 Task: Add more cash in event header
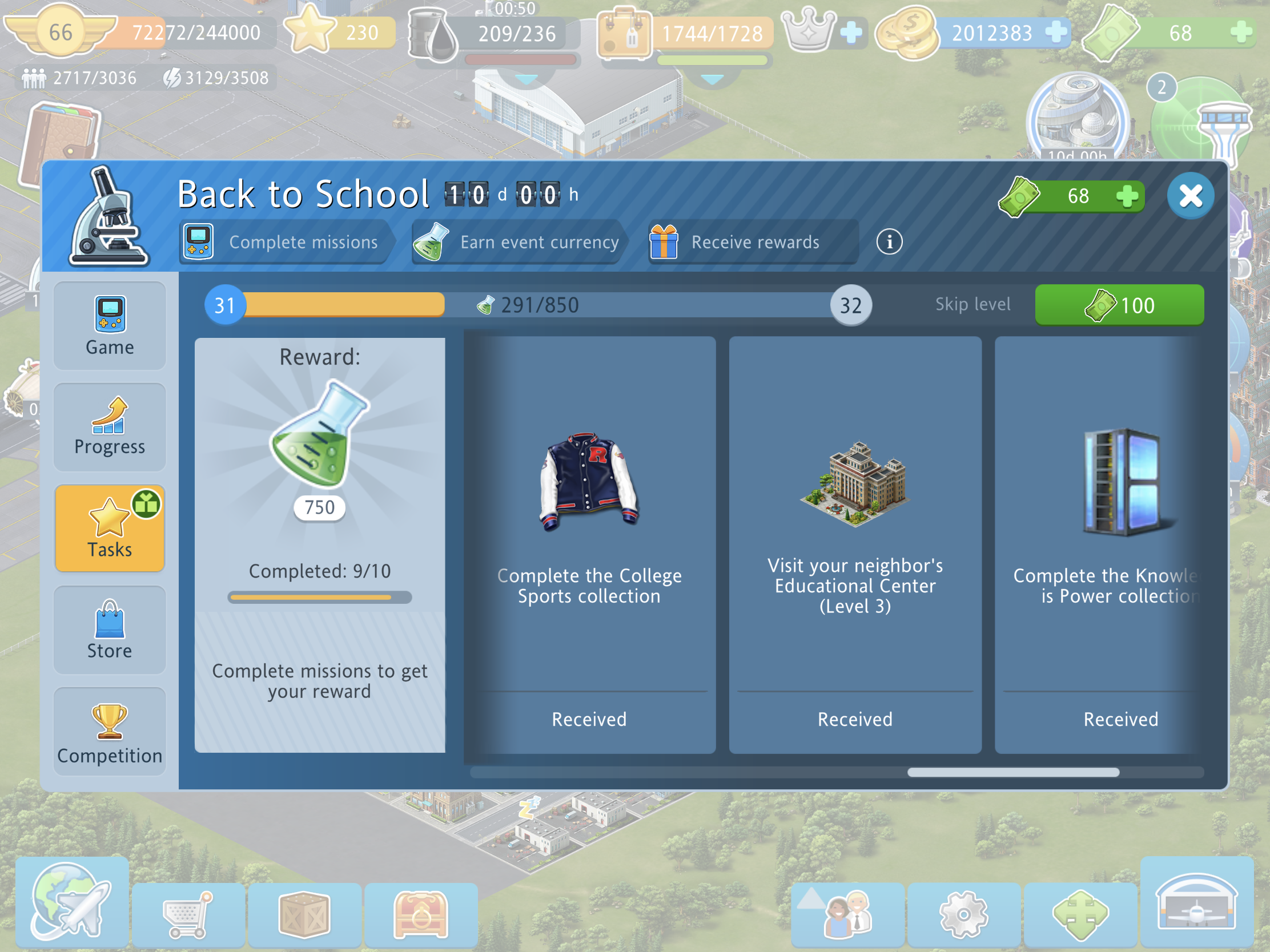1127,196
